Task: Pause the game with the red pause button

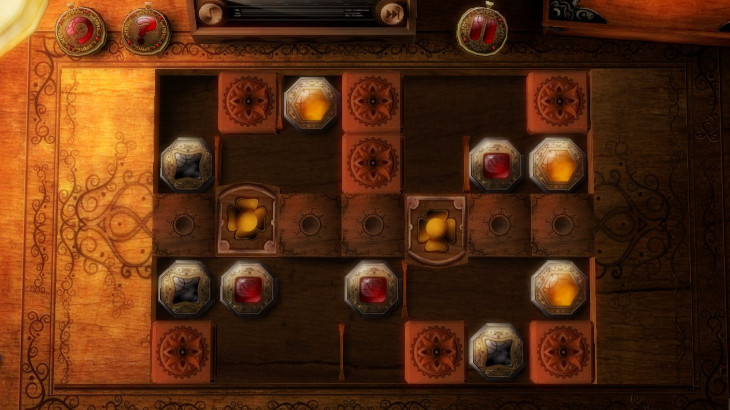Action: point(482,28)
